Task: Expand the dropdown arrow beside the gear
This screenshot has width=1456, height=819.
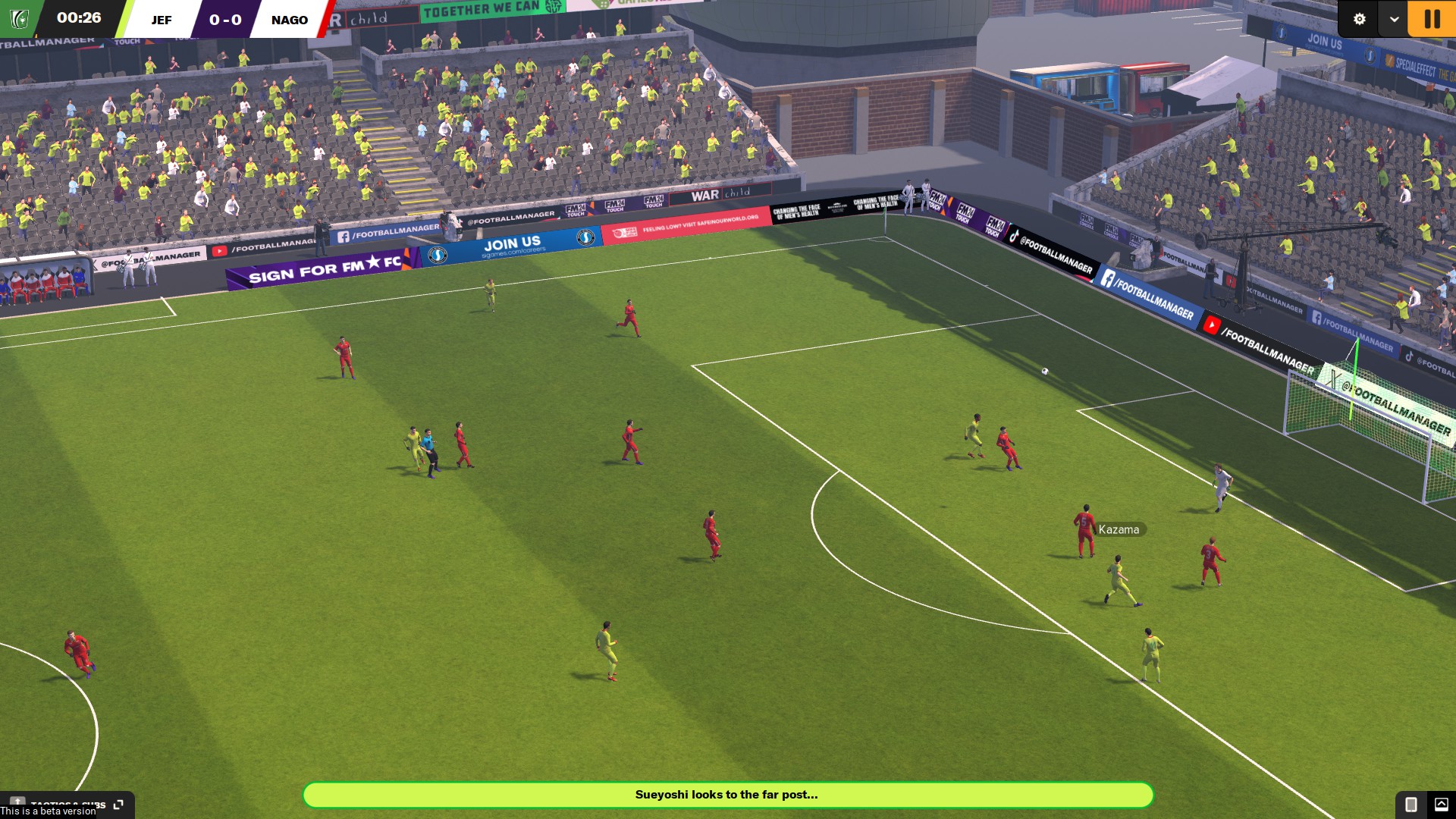Action: pos(1394,19)
